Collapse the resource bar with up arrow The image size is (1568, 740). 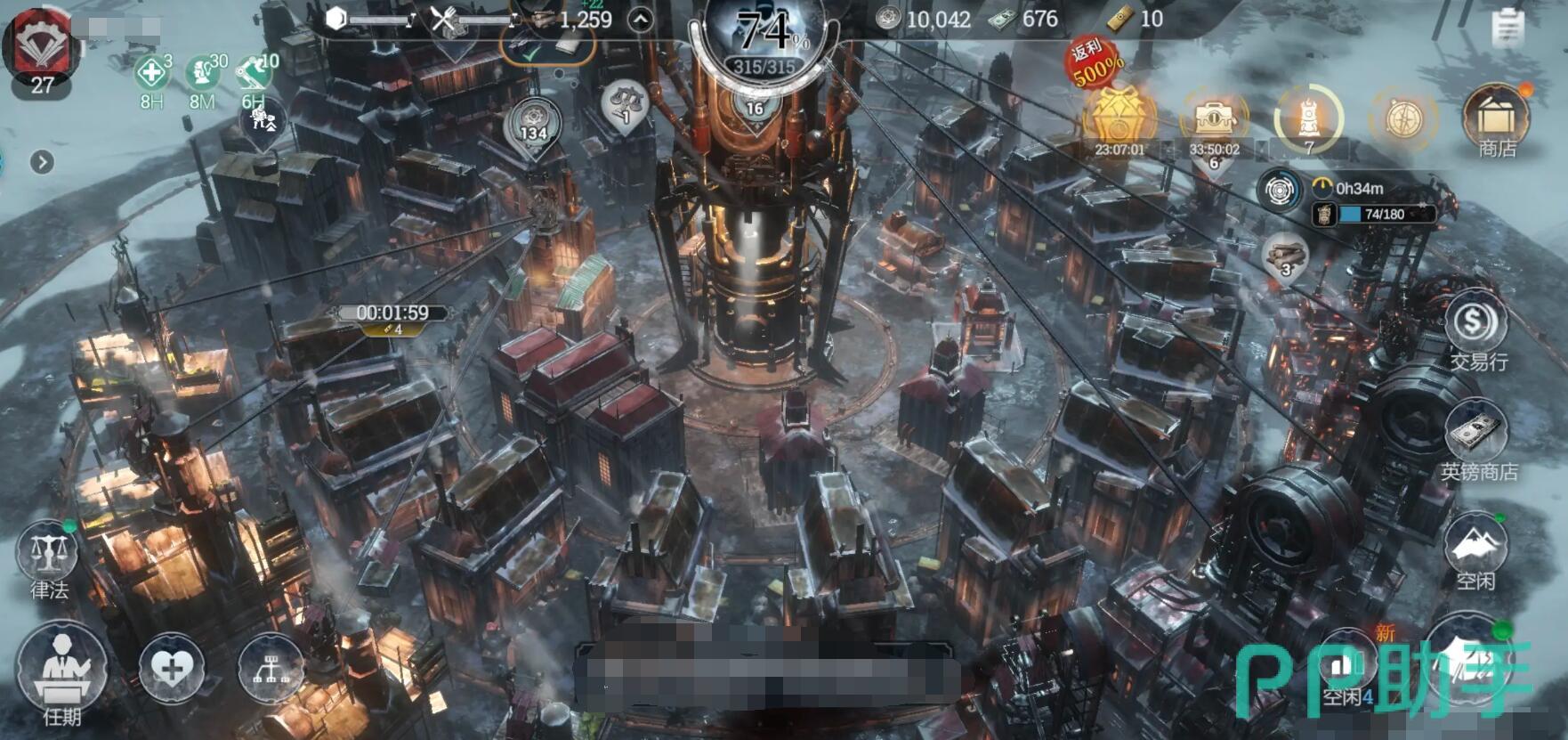tap(640, 20)
